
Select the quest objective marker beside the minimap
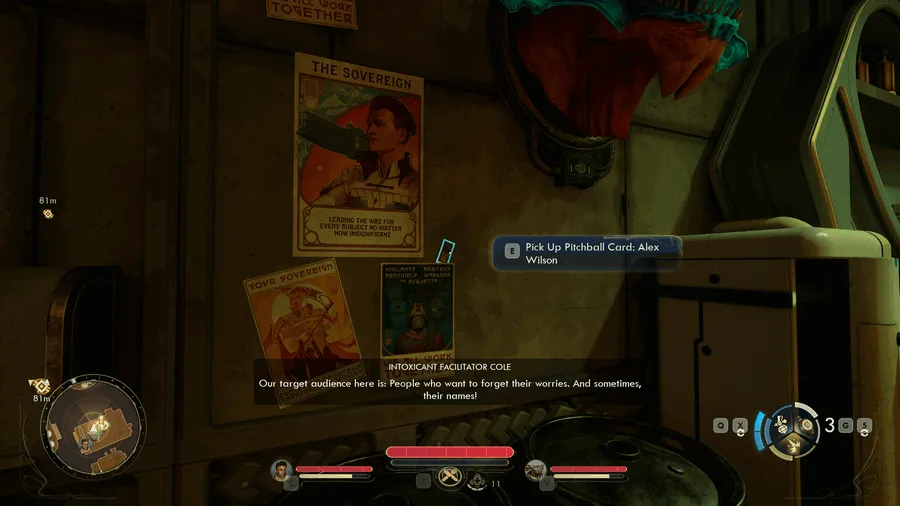[39, 385]
